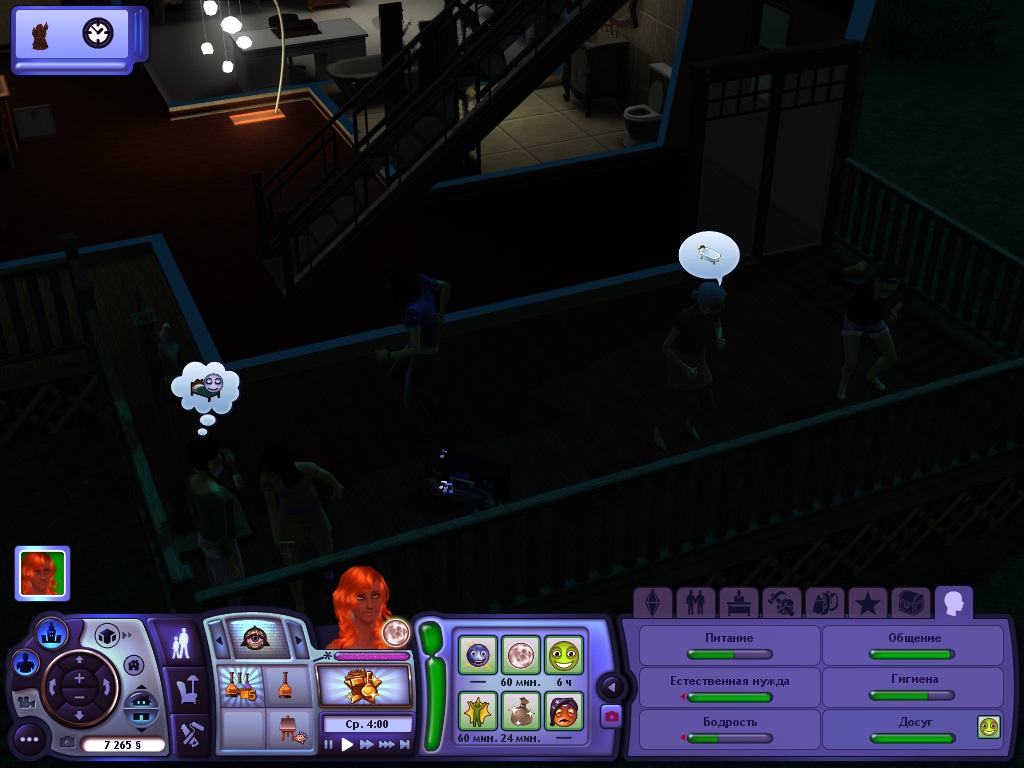The image size is (1024, 768).
Task: Select the red-haired Sim portrait thumbnail
Action: (x=42, y=573)
